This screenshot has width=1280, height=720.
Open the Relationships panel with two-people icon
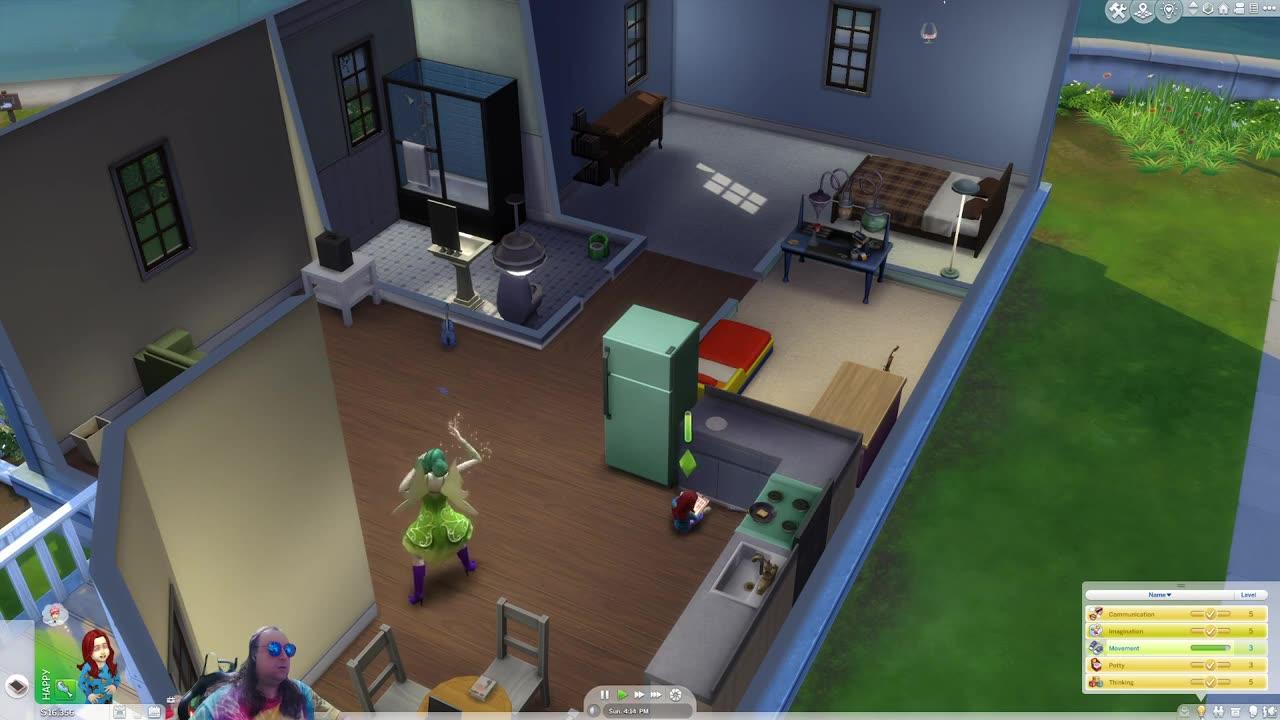click(x=1219, y=710)
